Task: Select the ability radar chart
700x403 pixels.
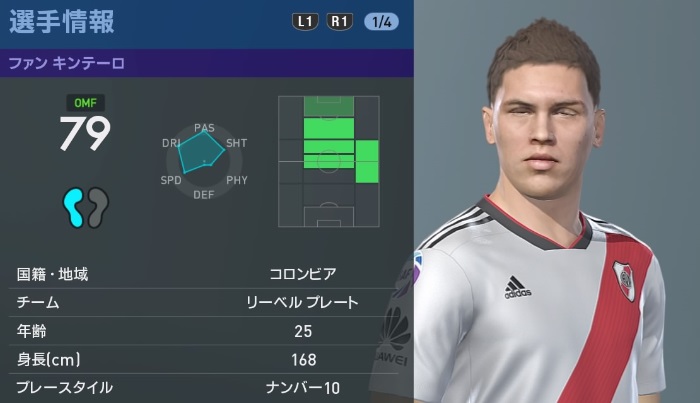Action: 204,161
